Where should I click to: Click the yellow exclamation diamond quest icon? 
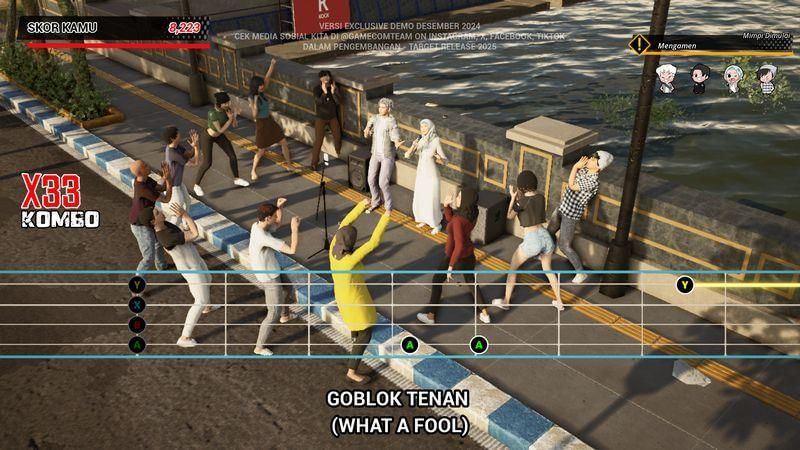(x=639, y=45)
